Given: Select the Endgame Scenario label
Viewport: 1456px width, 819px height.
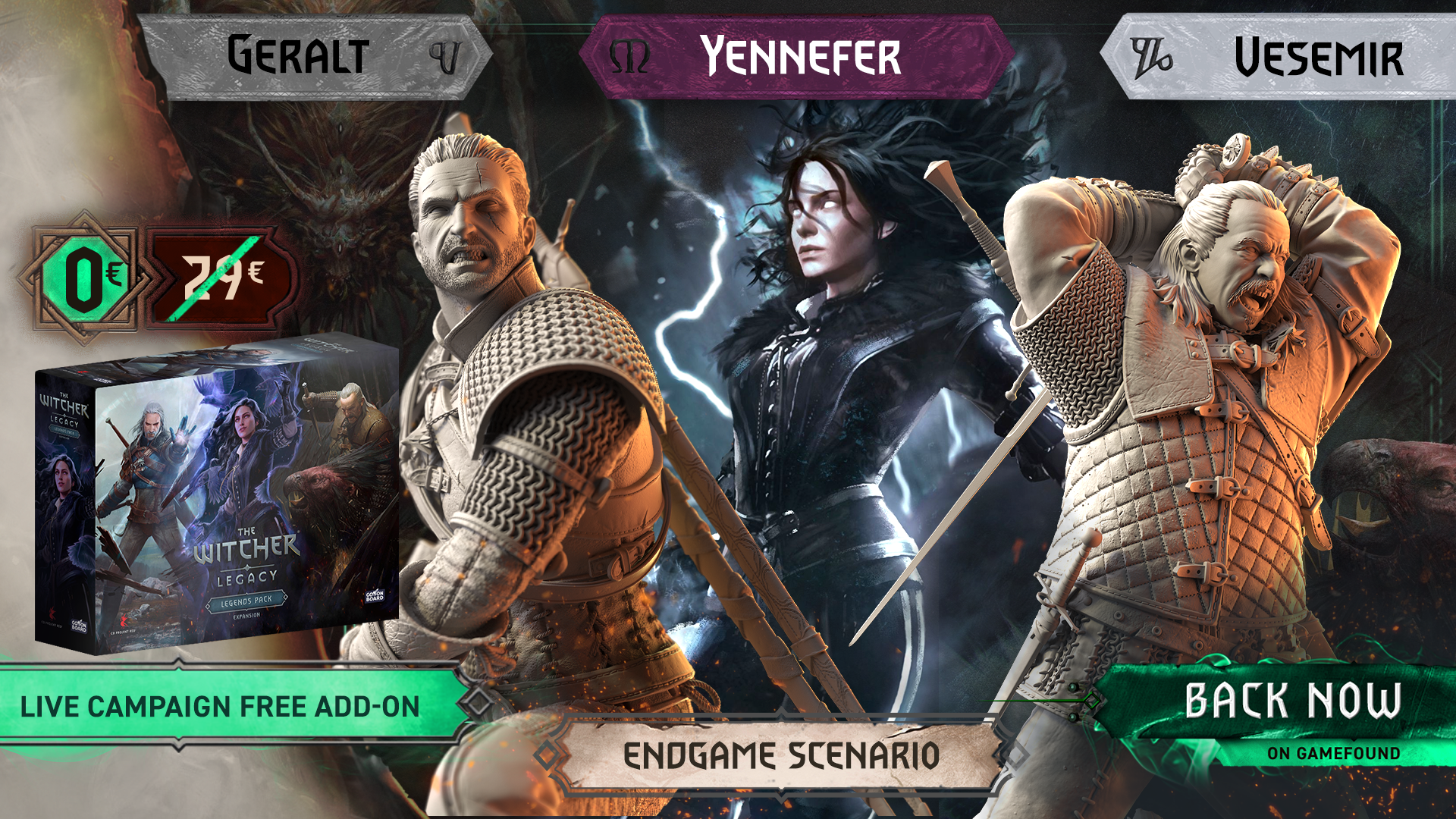Looking at the screenshot, I should click(x=781, y=755).
